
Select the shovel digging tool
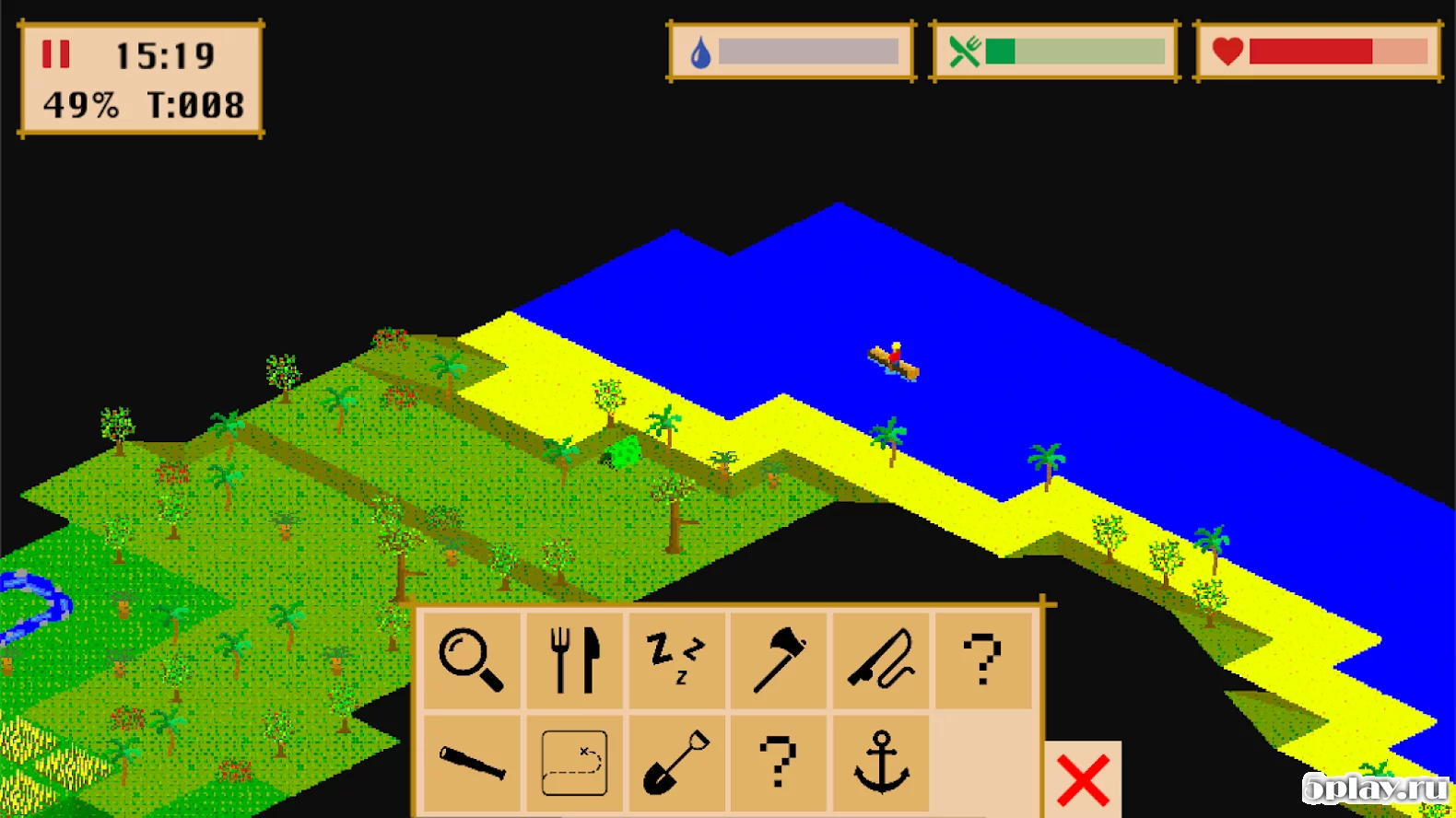676,763
